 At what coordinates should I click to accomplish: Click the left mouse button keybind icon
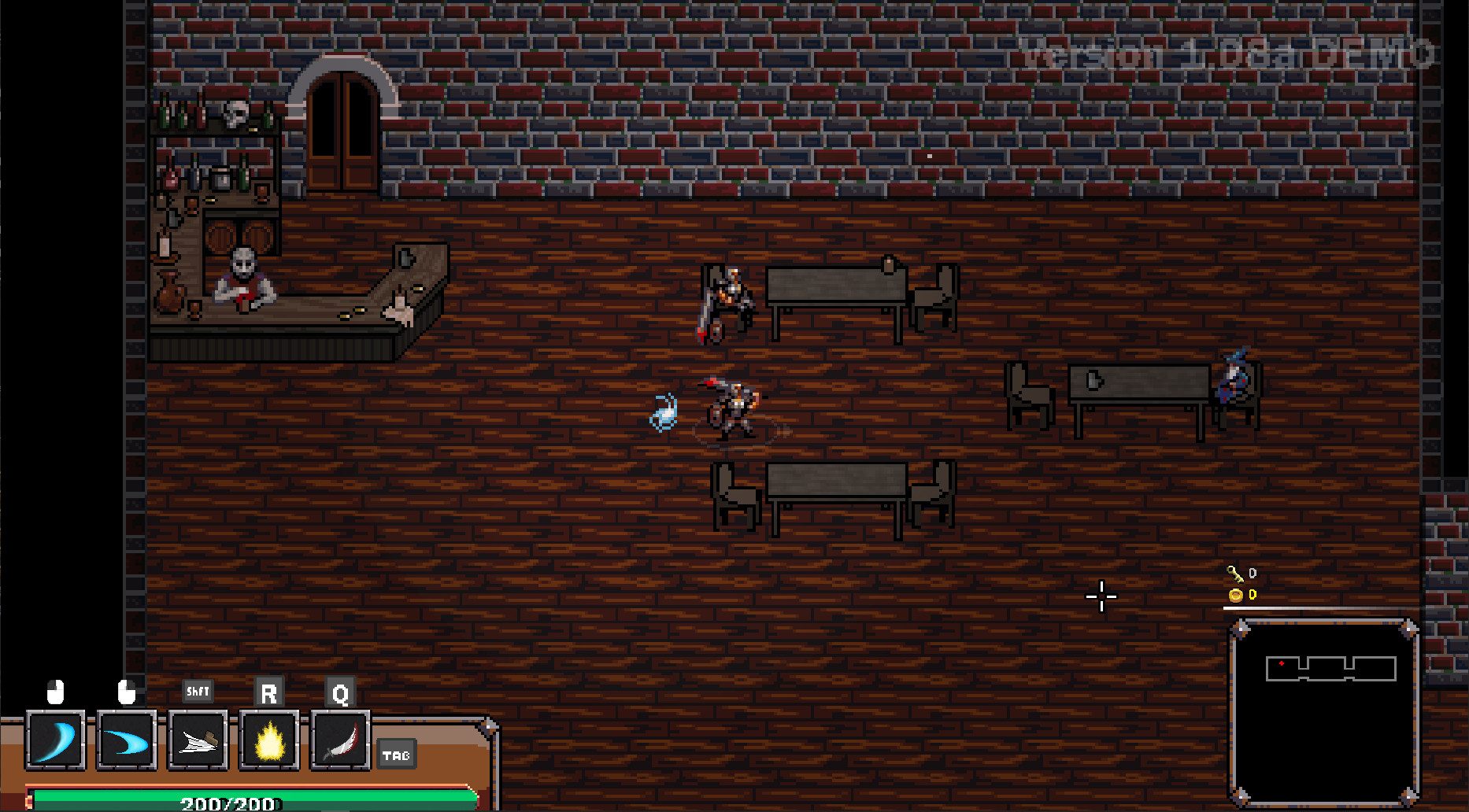pos(55,692)
